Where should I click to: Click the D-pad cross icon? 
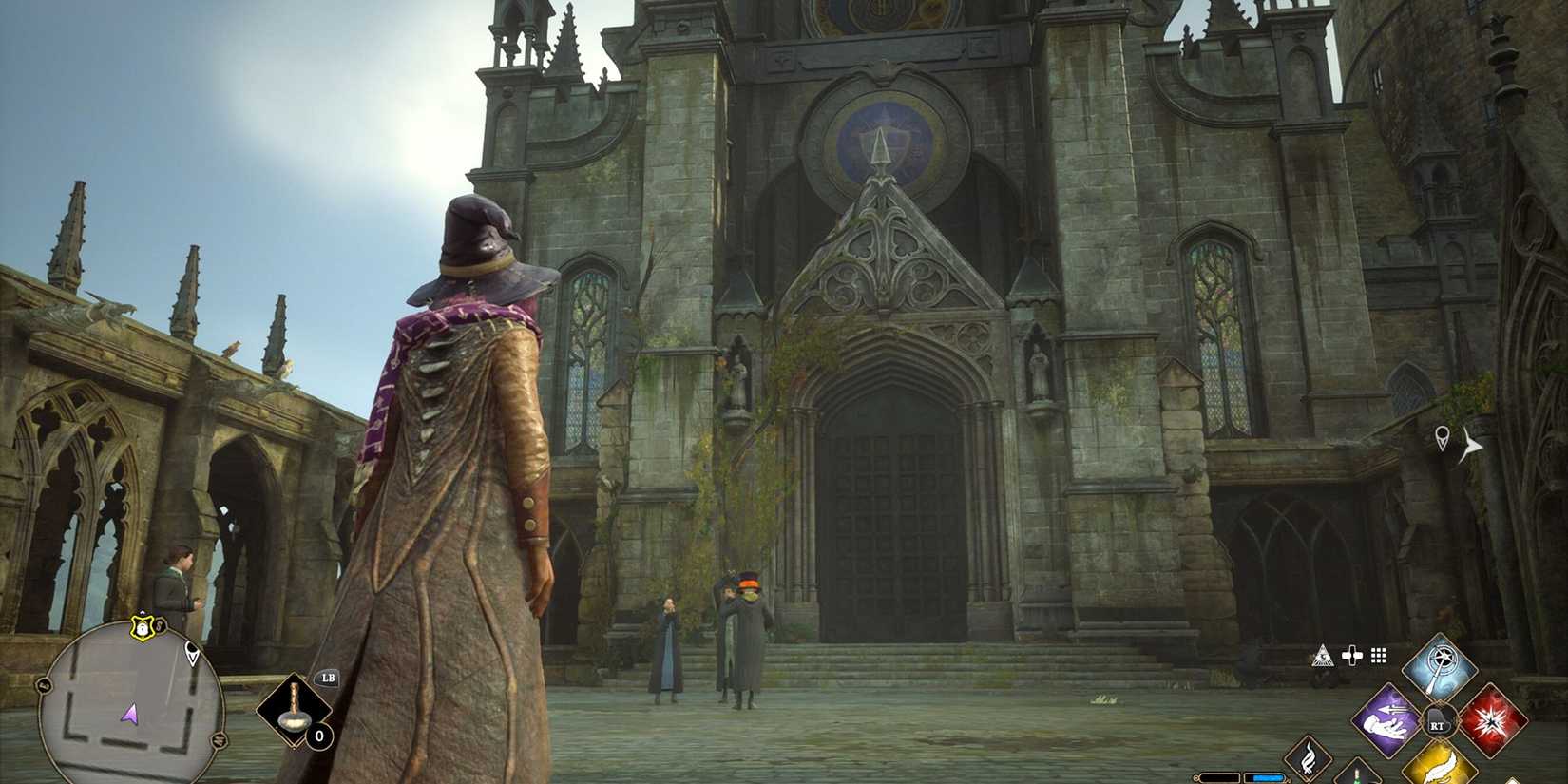1352,656
